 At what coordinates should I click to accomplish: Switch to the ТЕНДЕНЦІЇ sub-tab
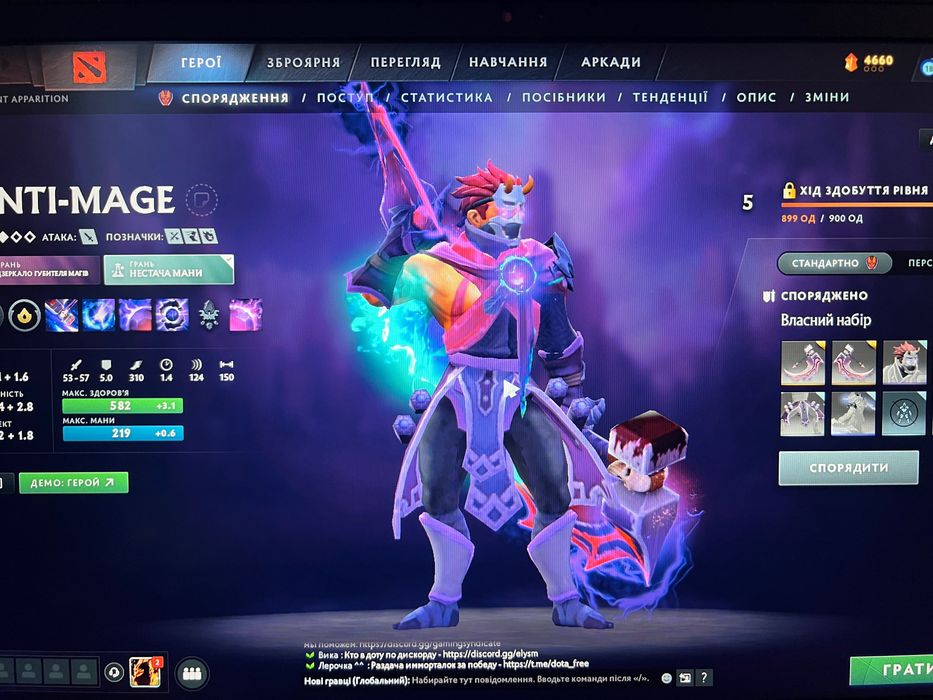coord(670,98)
